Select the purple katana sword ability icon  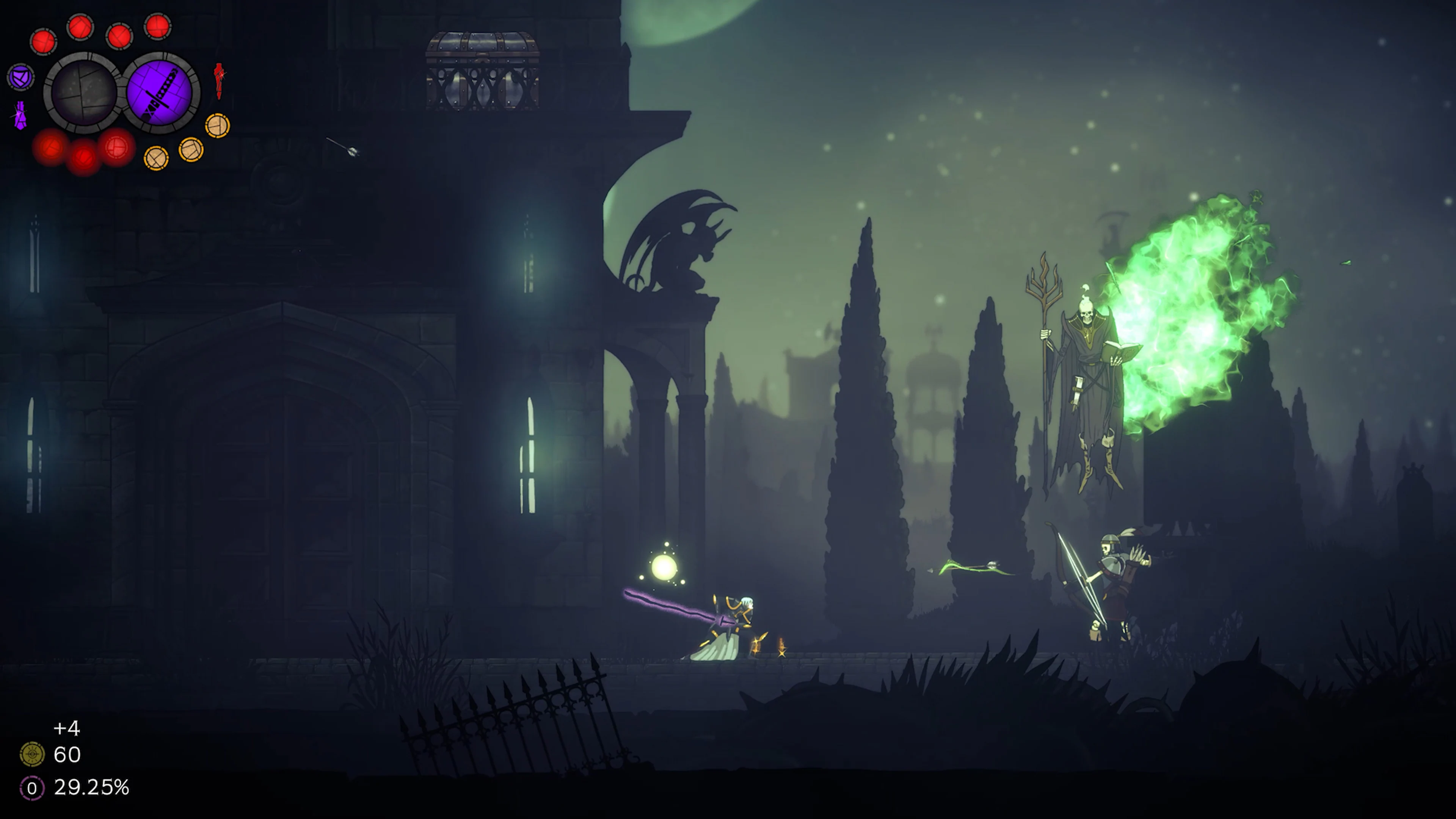click(162, 93)
